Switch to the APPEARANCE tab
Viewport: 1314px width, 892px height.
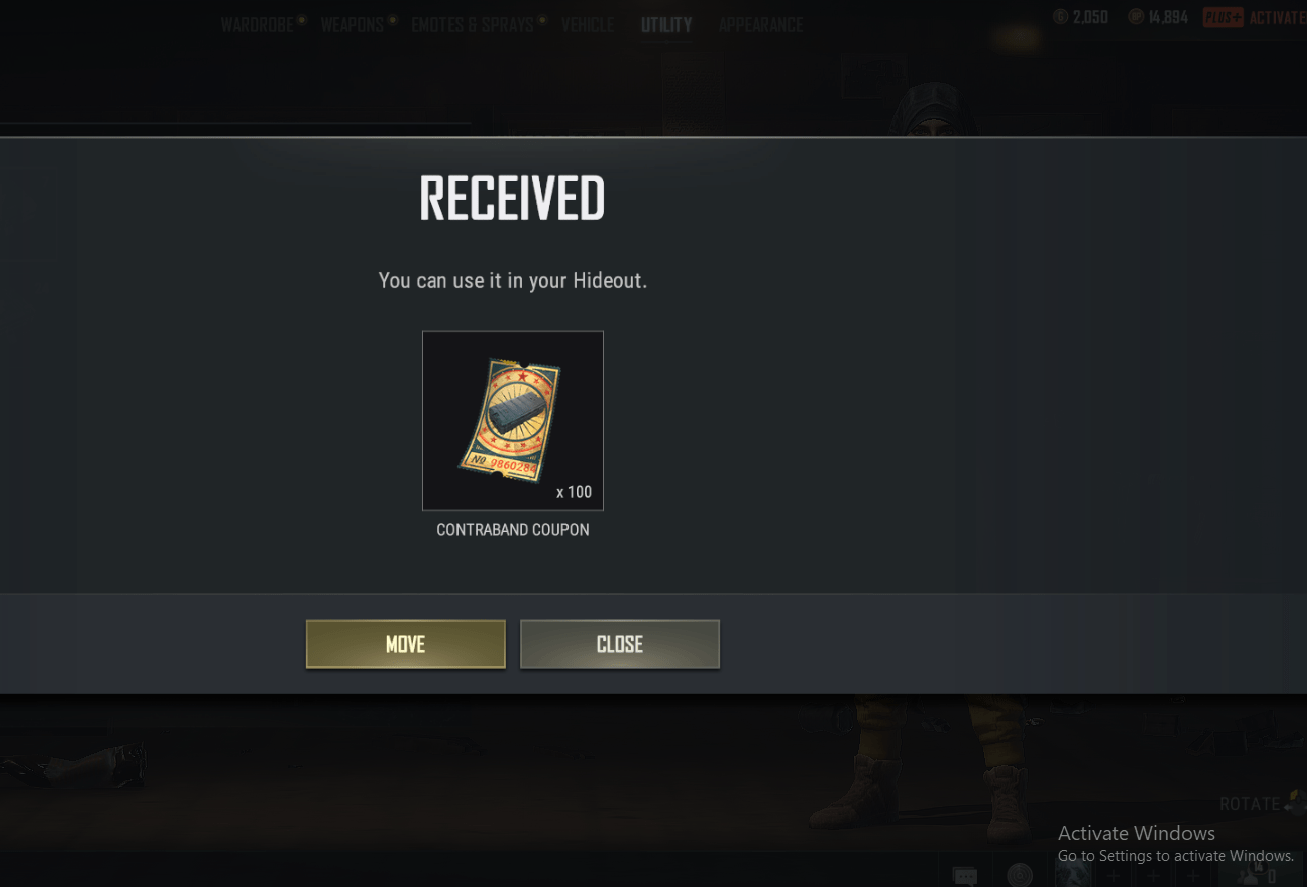pos(761,24)
